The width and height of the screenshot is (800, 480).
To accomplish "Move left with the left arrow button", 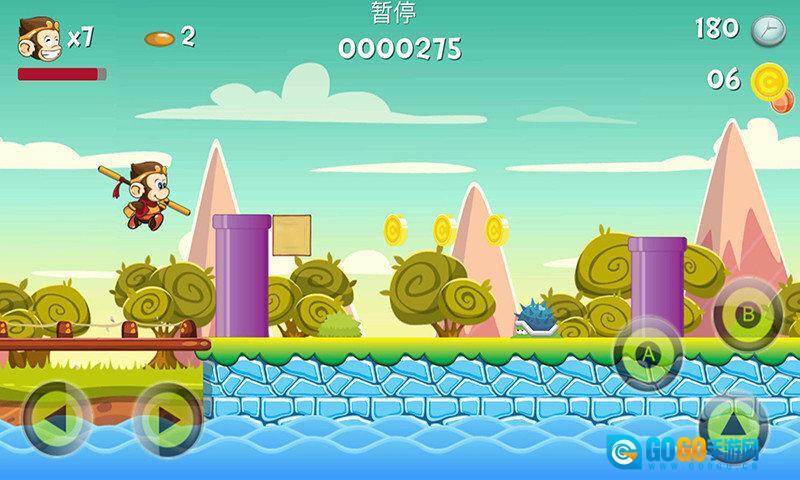I will point(57,417).
